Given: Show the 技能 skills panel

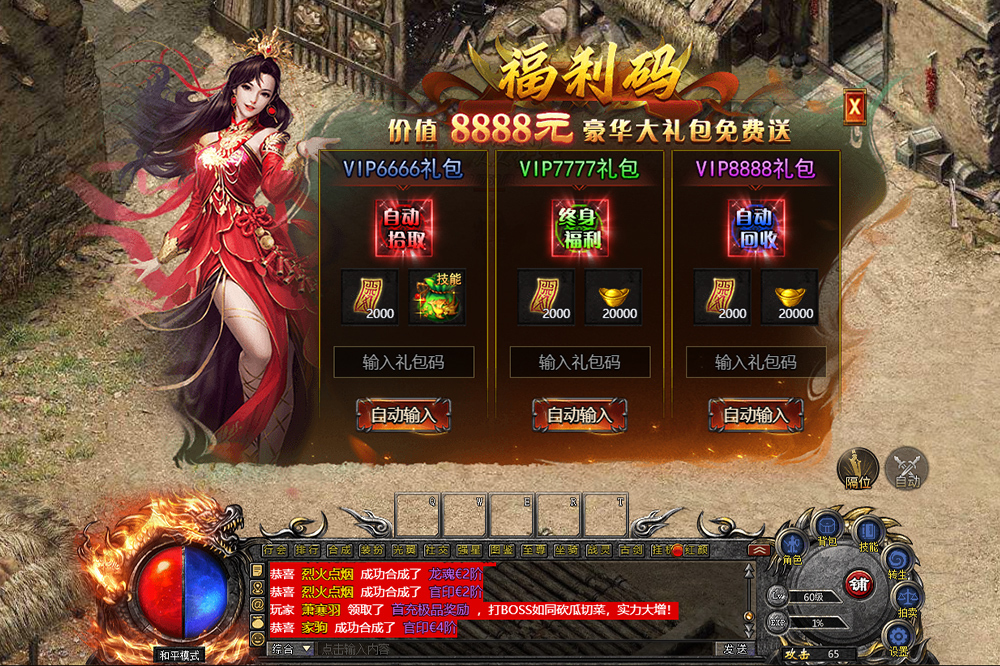Looking at the screenshot, I should click(868, 533).
